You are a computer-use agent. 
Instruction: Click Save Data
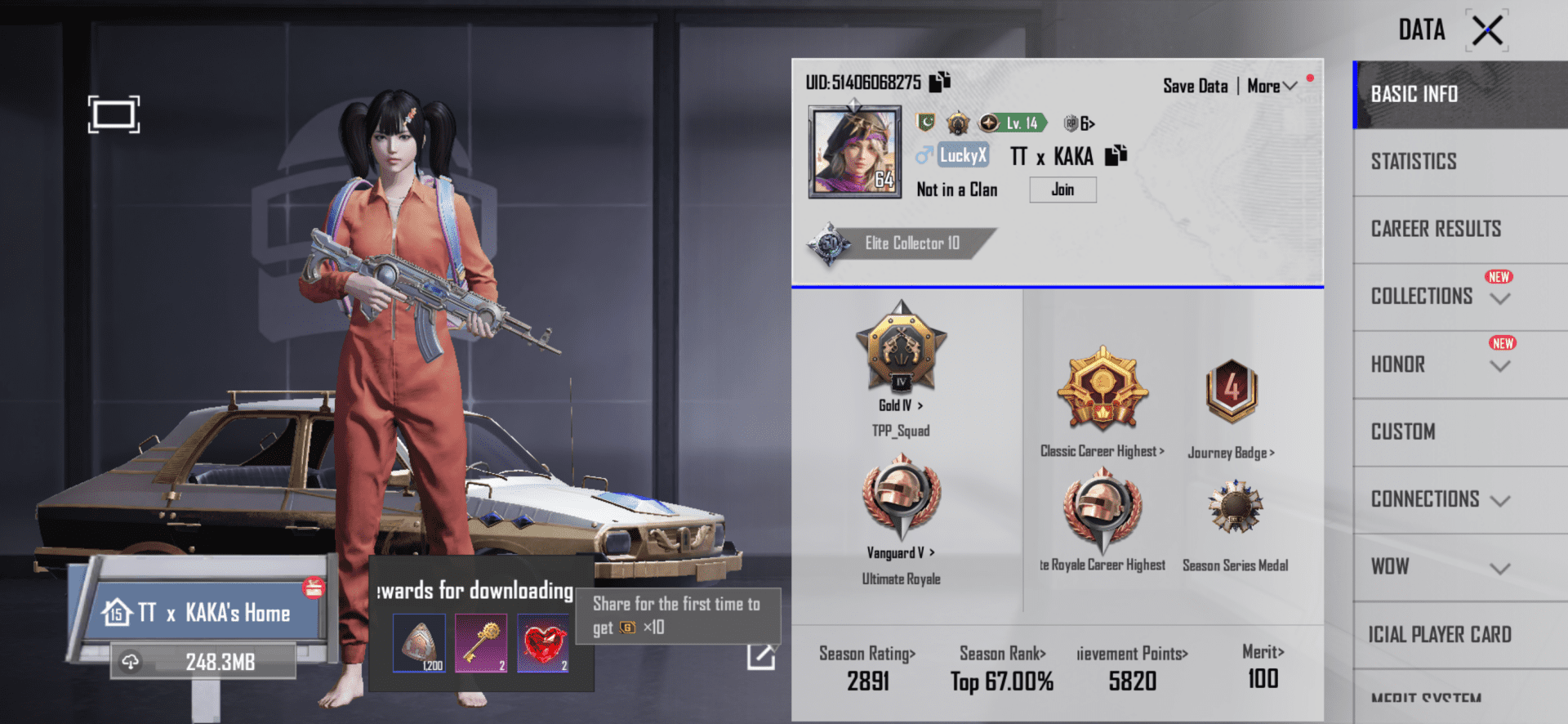click(x=1195, y=85)
